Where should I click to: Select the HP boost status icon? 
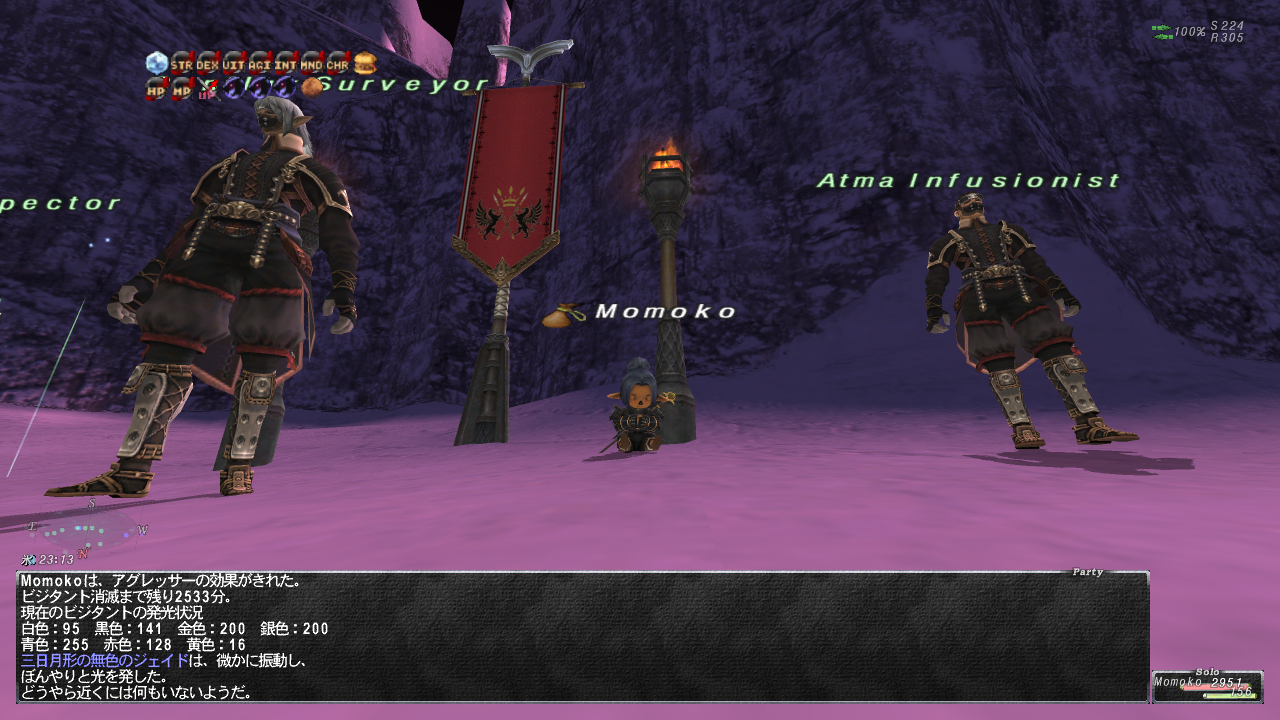[x=157, y=89]
